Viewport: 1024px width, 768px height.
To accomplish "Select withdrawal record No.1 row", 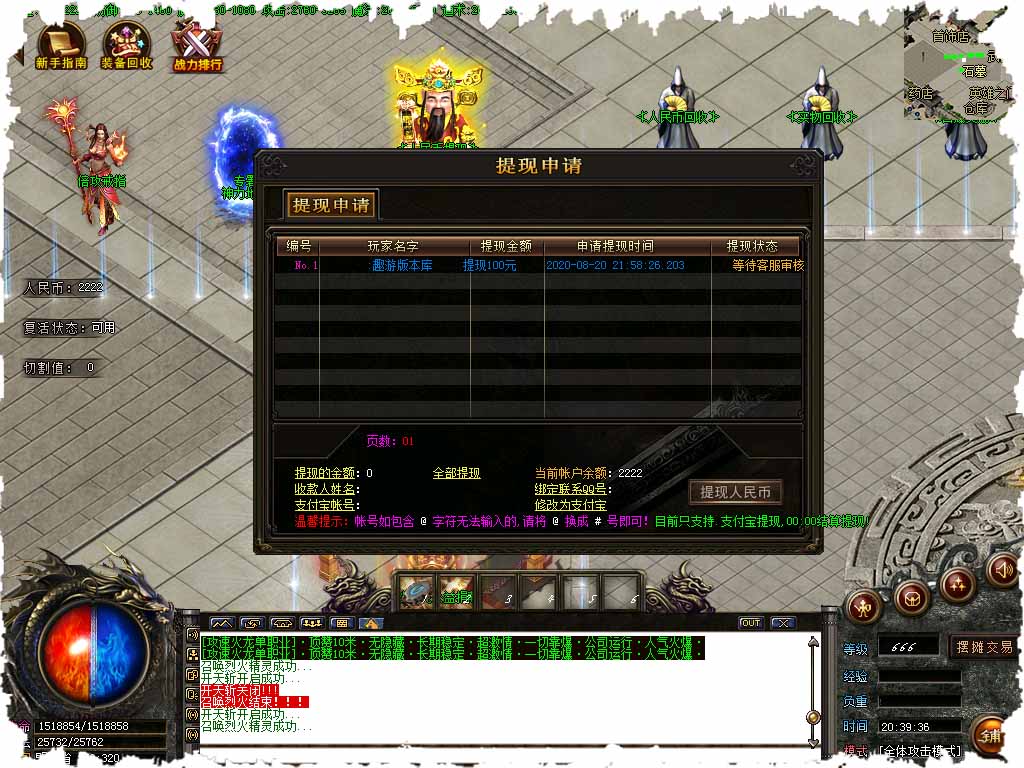I will point(540,266).
